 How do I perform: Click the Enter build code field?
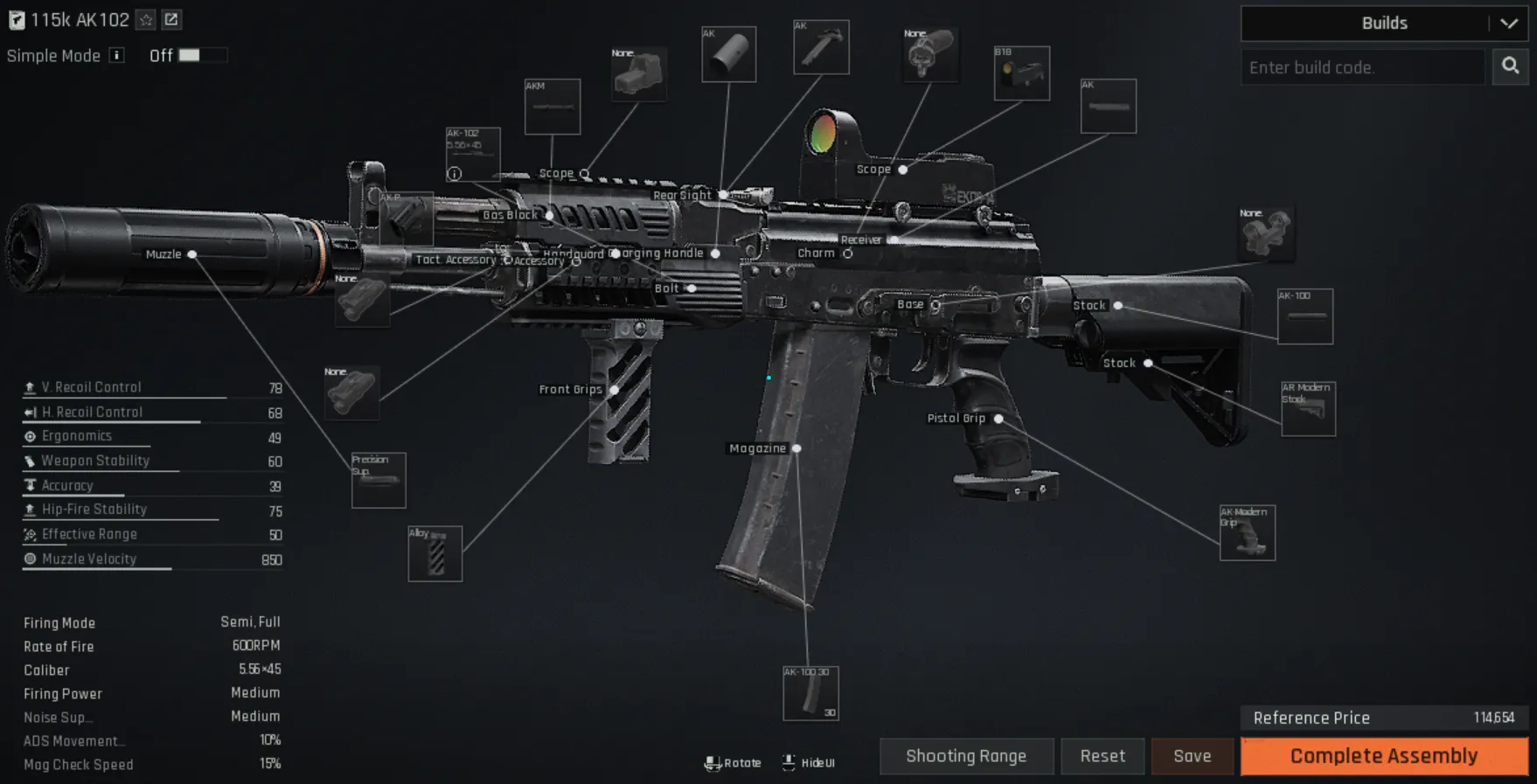coord(1361,66)
